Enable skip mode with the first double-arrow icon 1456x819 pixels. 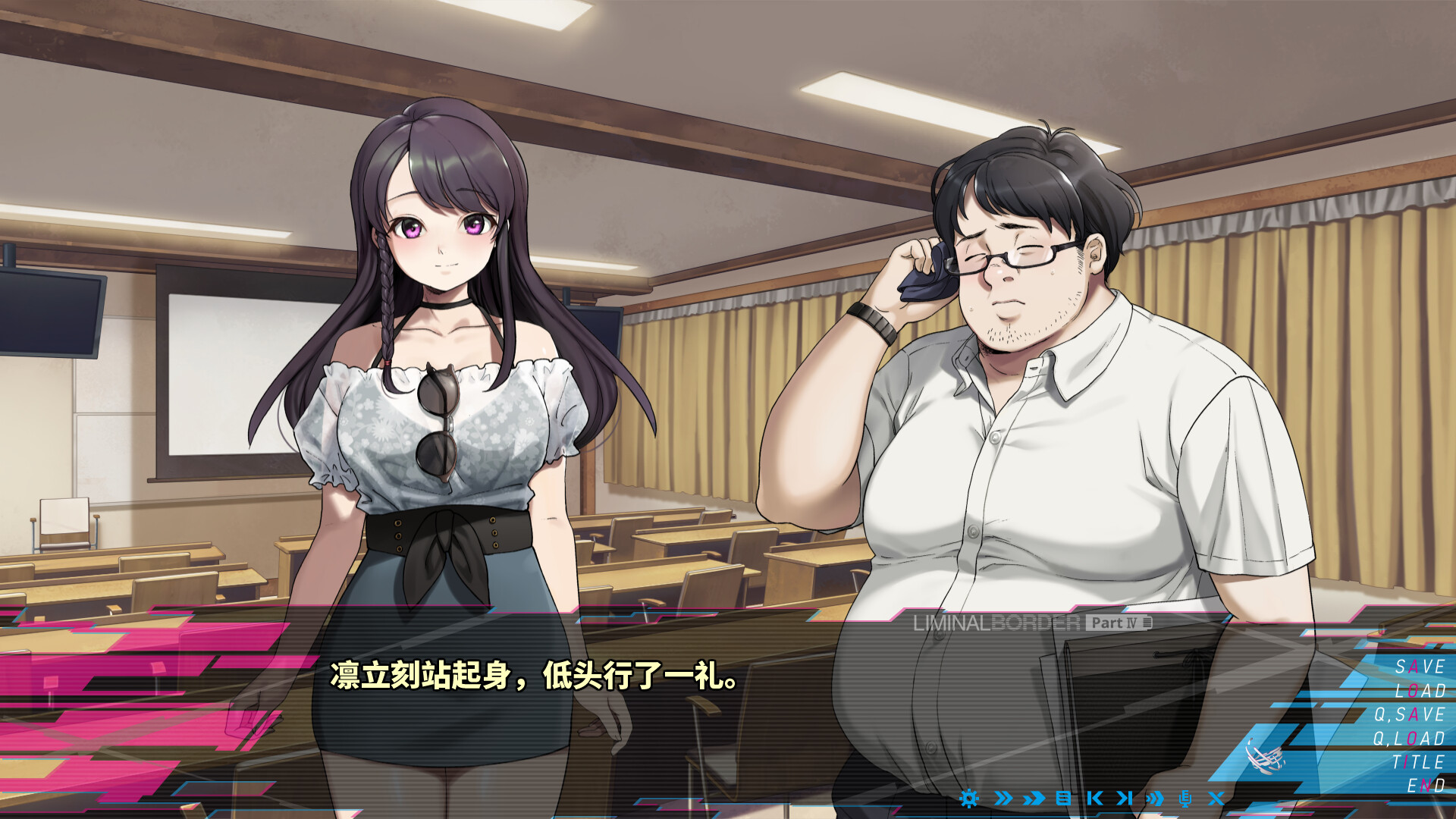click(x=1005, y=798)
